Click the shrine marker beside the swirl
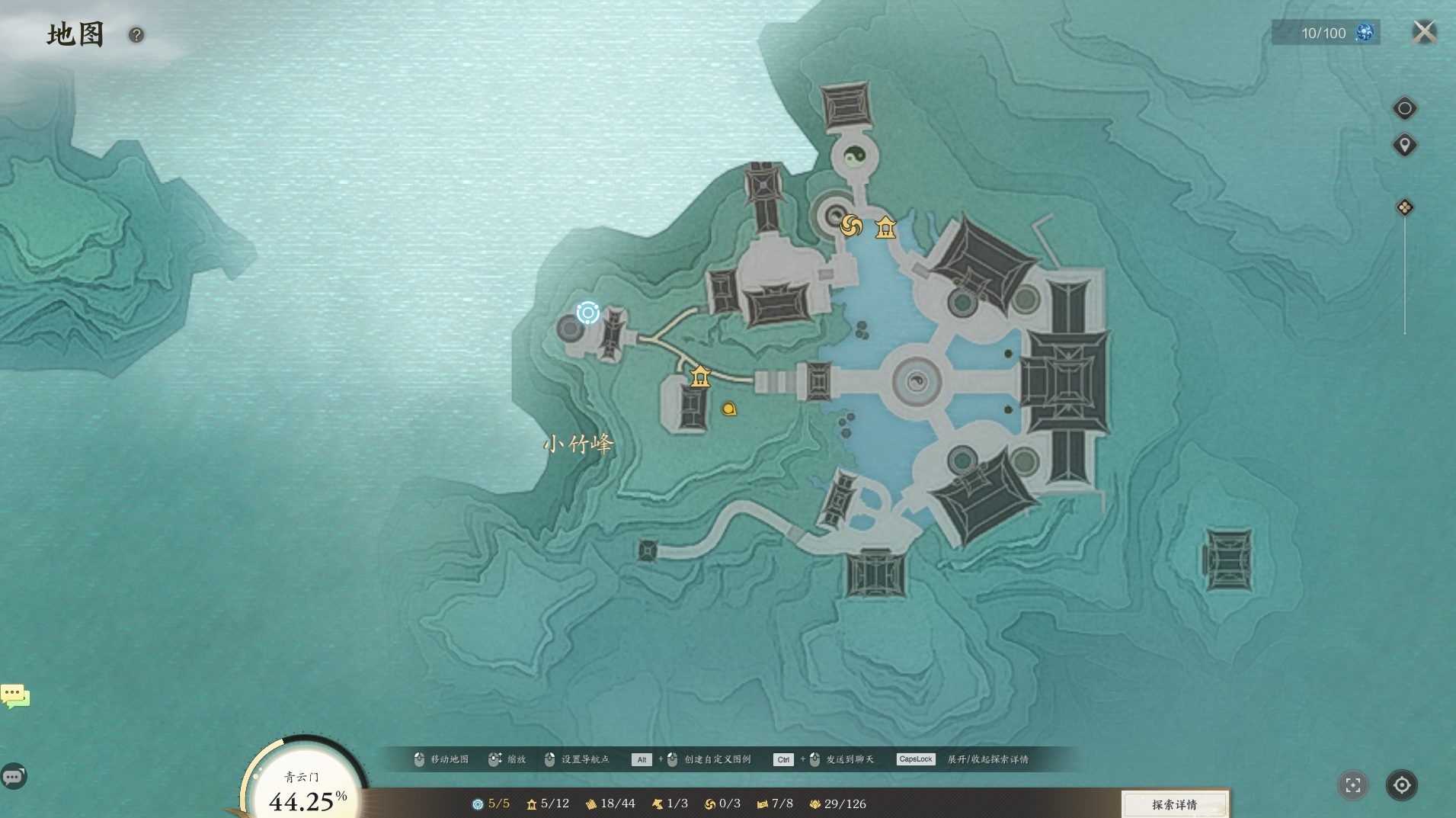1456x818 pixels. pos(885,227)
